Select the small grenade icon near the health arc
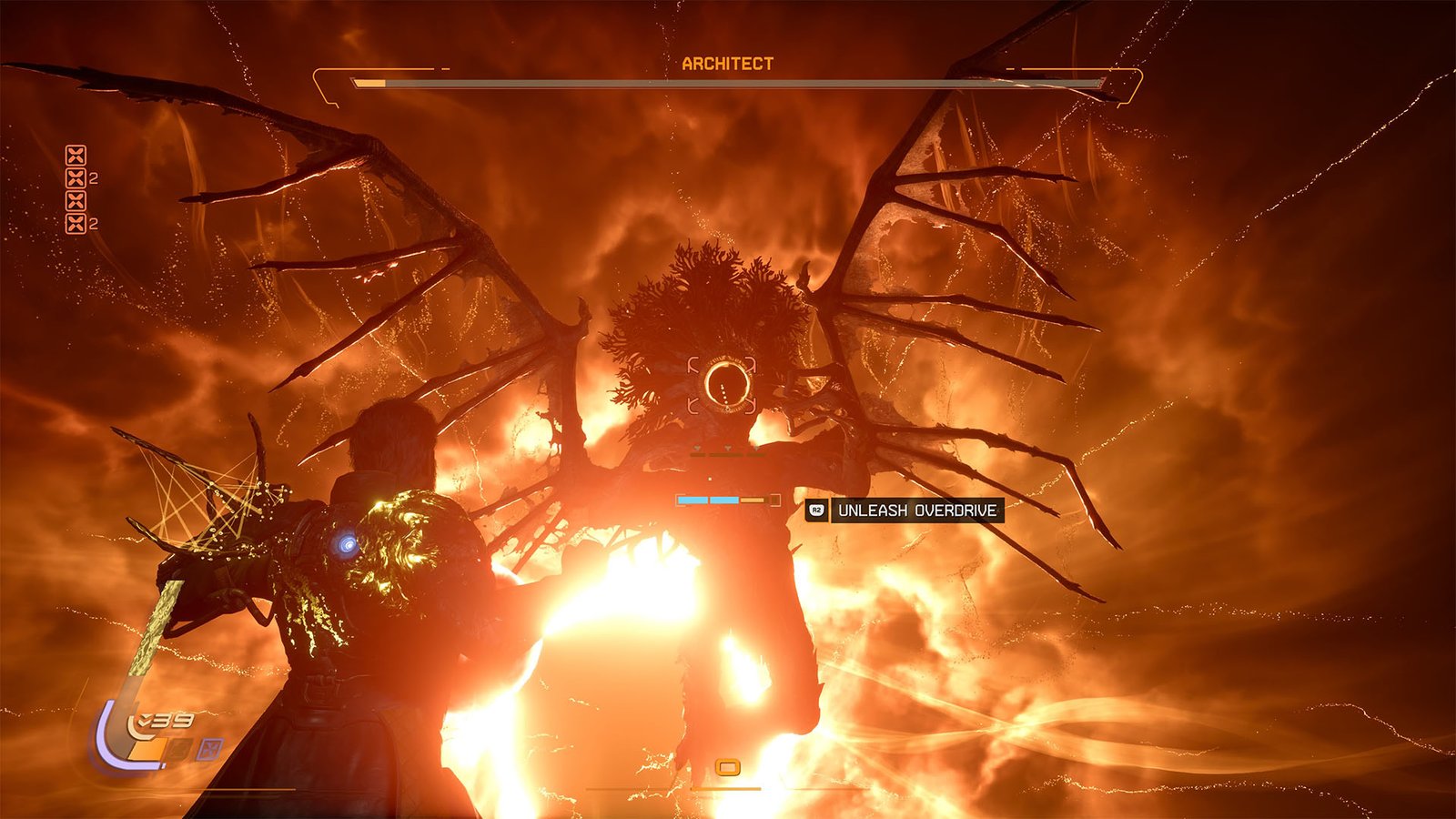 click(x=178, y=749)
